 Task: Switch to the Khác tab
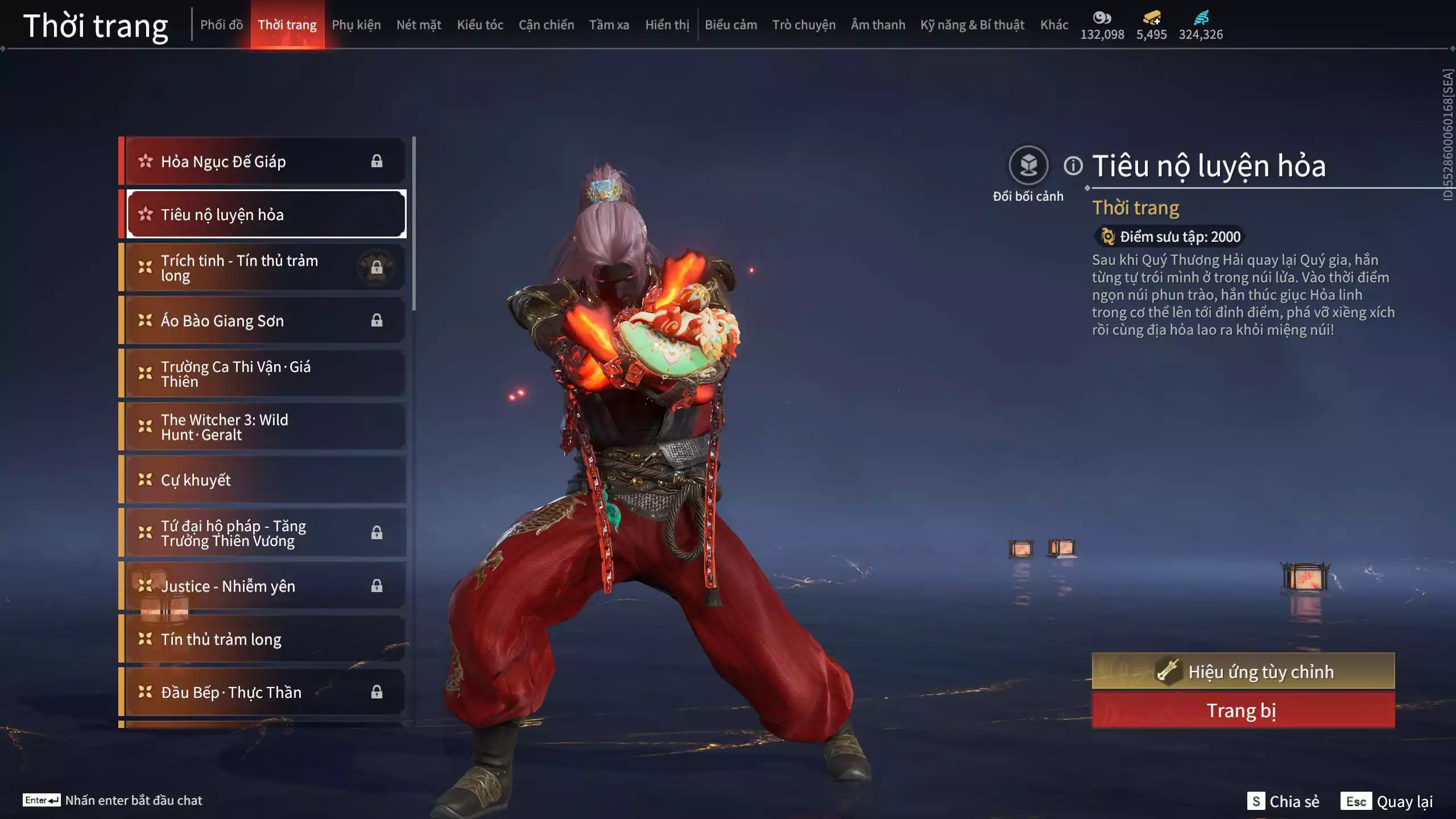click(1054, 25)
